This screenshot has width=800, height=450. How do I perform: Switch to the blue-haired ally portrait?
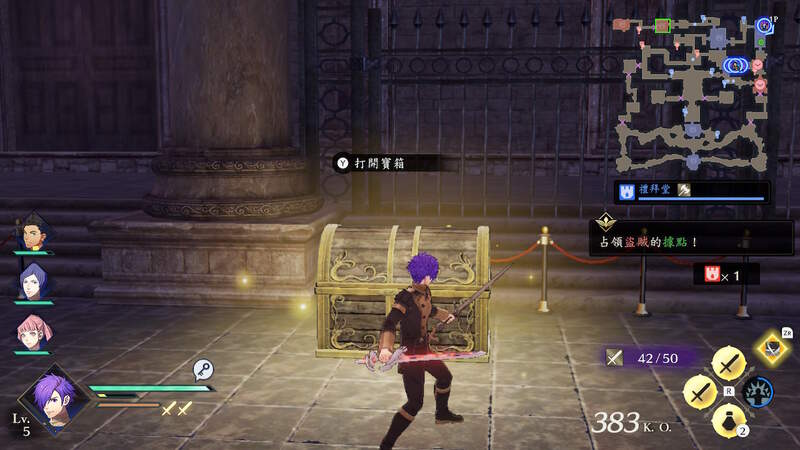pos(33,282)
